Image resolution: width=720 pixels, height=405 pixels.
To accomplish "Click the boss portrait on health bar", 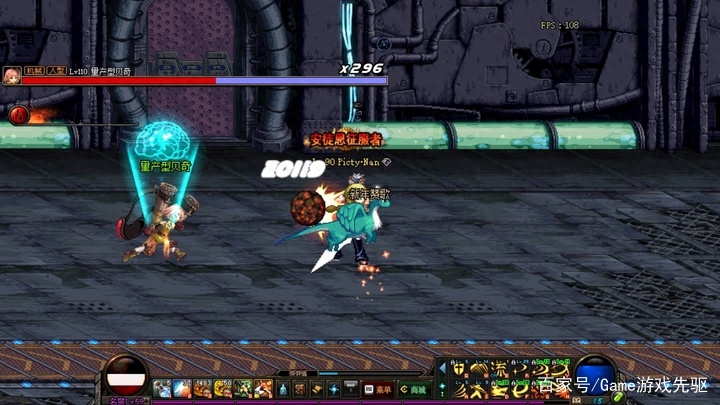I will point(12,75).
